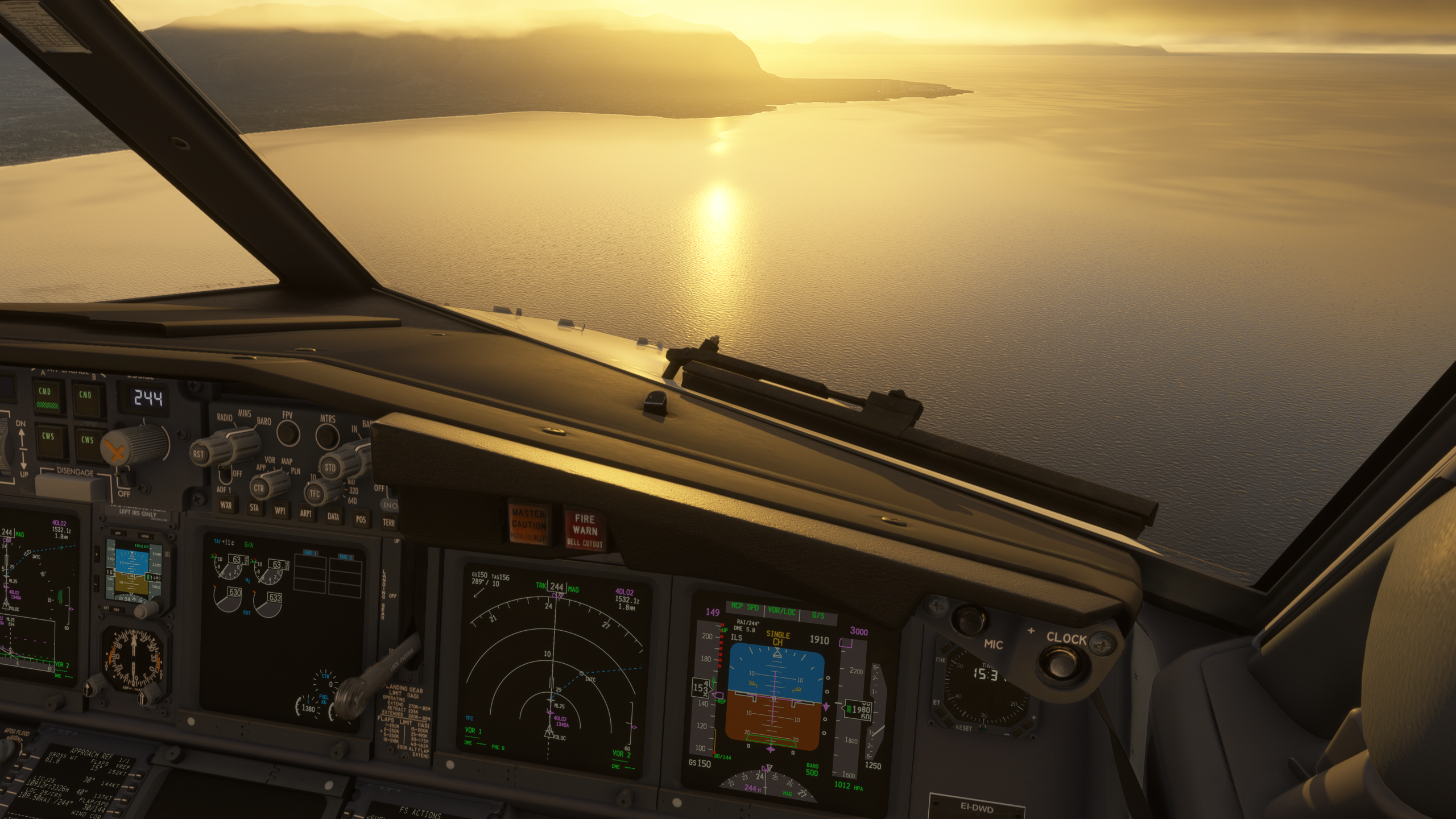Push the CTR button on the mode selector
This screenshot has width=1456, height=819.
[259, 488]
